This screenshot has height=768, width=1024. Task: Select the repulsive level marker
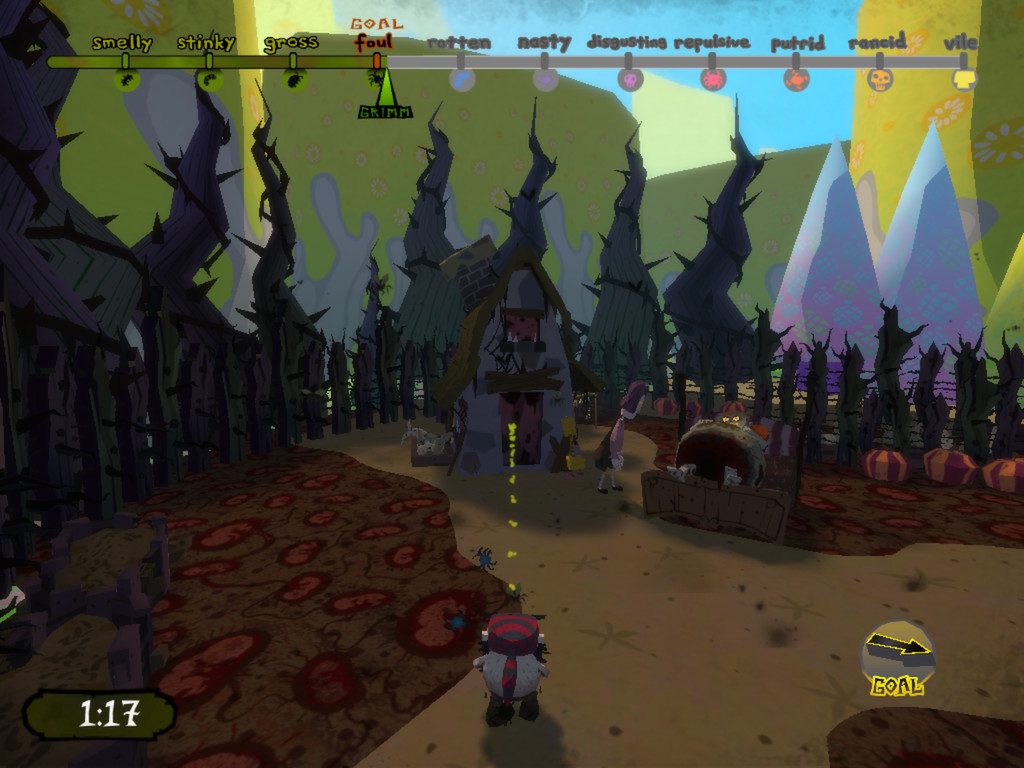click(x=713, y=78)
